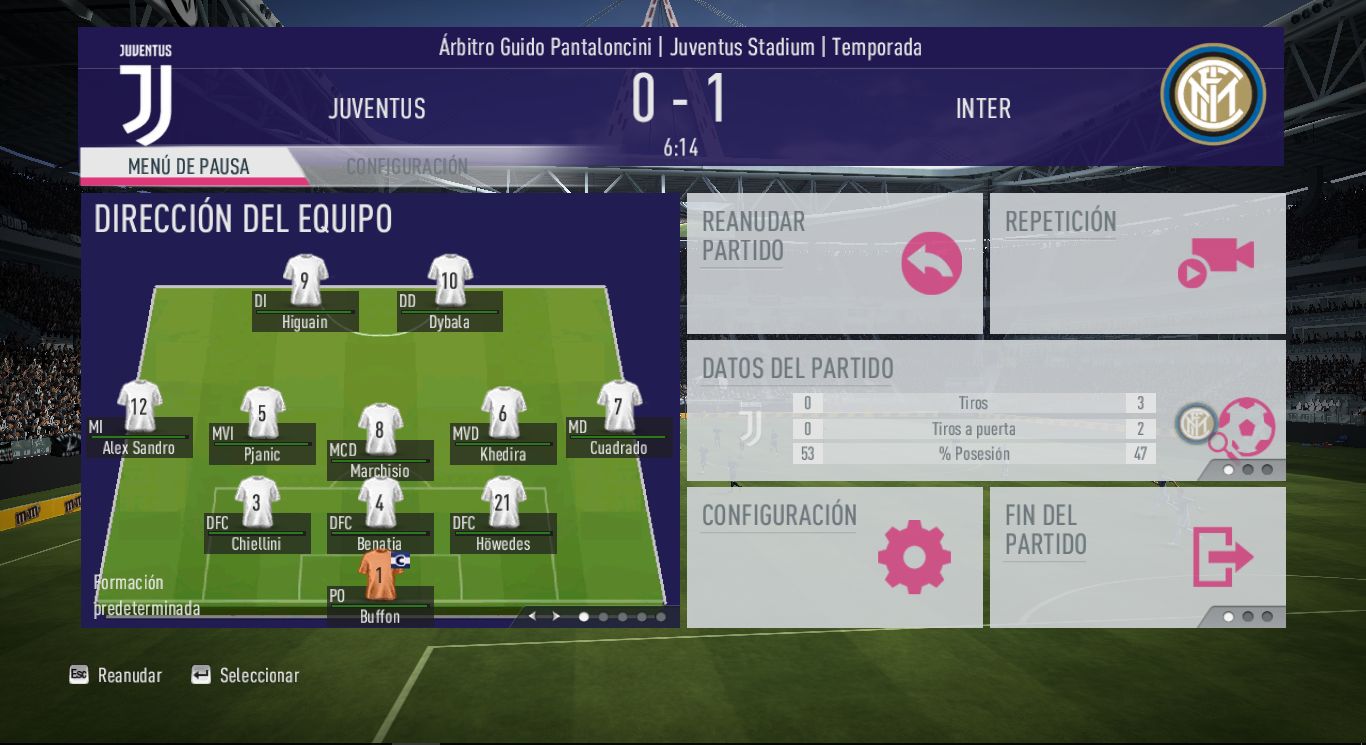Click the right arrow under the formation

(x=556, y=617)
